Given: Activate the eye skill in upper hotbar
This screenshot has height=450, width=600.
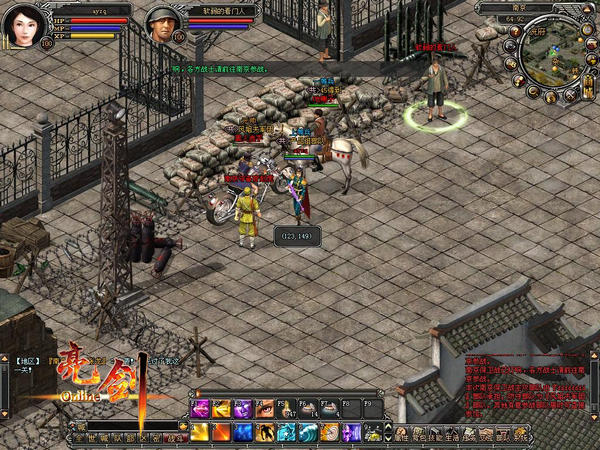Looking at the screenshot, I should click(x=263, y=408).
